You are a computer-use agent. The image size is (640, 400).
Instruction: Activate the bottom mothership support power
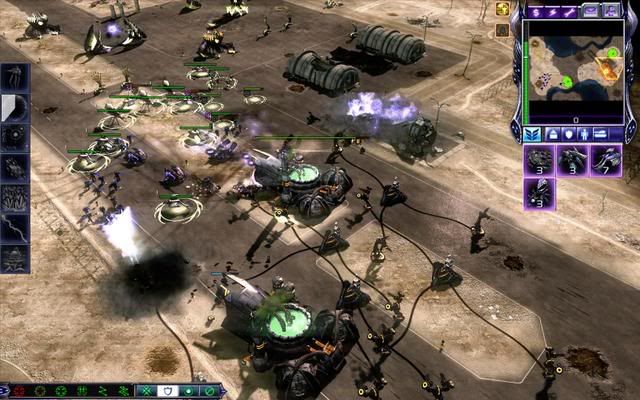pyautogui.click(x=15, y=260)
